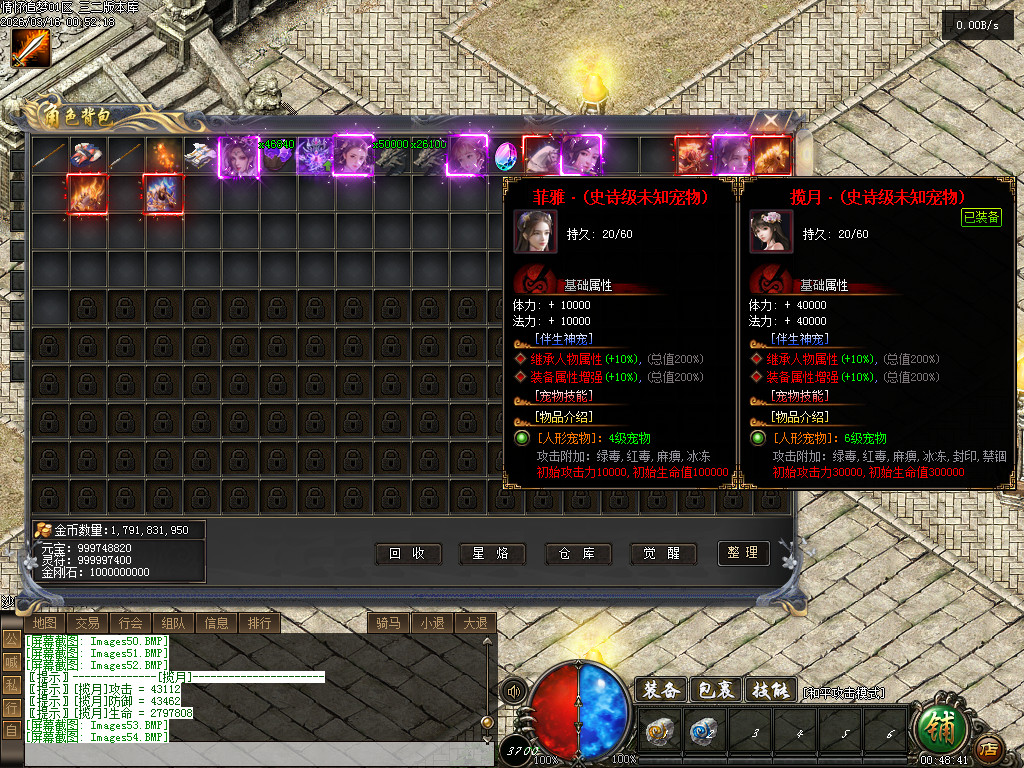The height and width of the screenshot is (768, 1024).
Task: Close the character backpack window
Action: tap(771, 121)
